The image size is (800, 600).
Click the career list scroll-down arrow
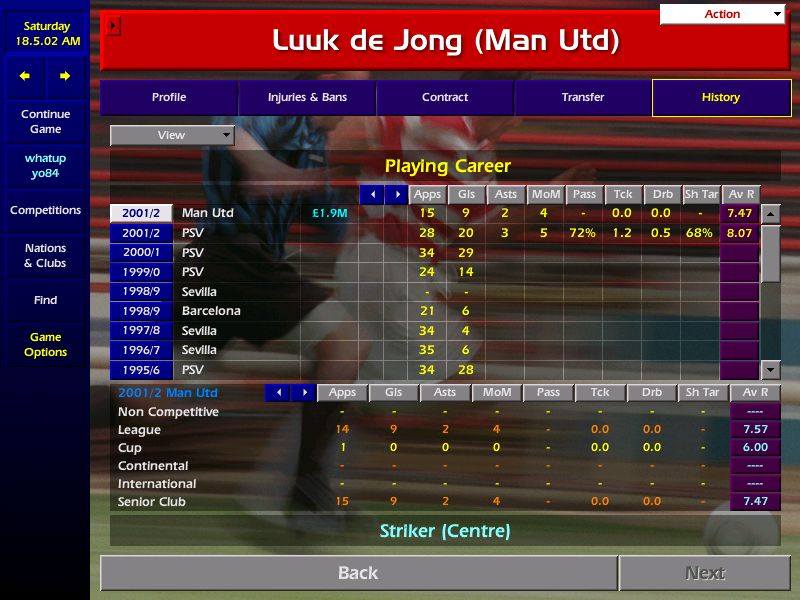tap(770, 369)
